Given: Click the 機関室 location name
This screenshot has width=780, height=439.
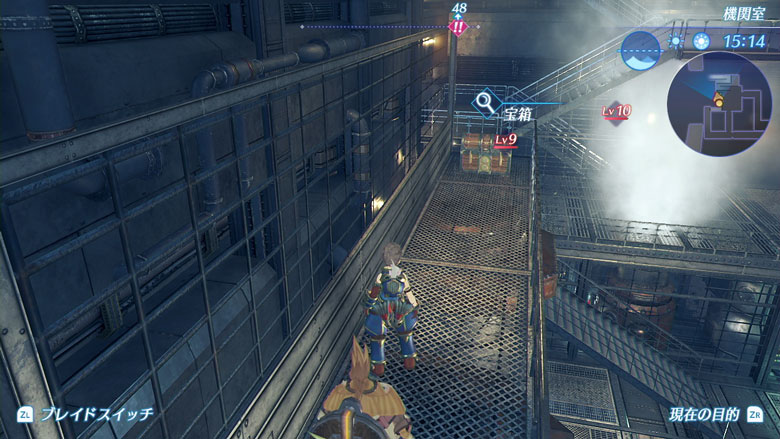Looking at the screenshot, I should (x=743, y=13).
